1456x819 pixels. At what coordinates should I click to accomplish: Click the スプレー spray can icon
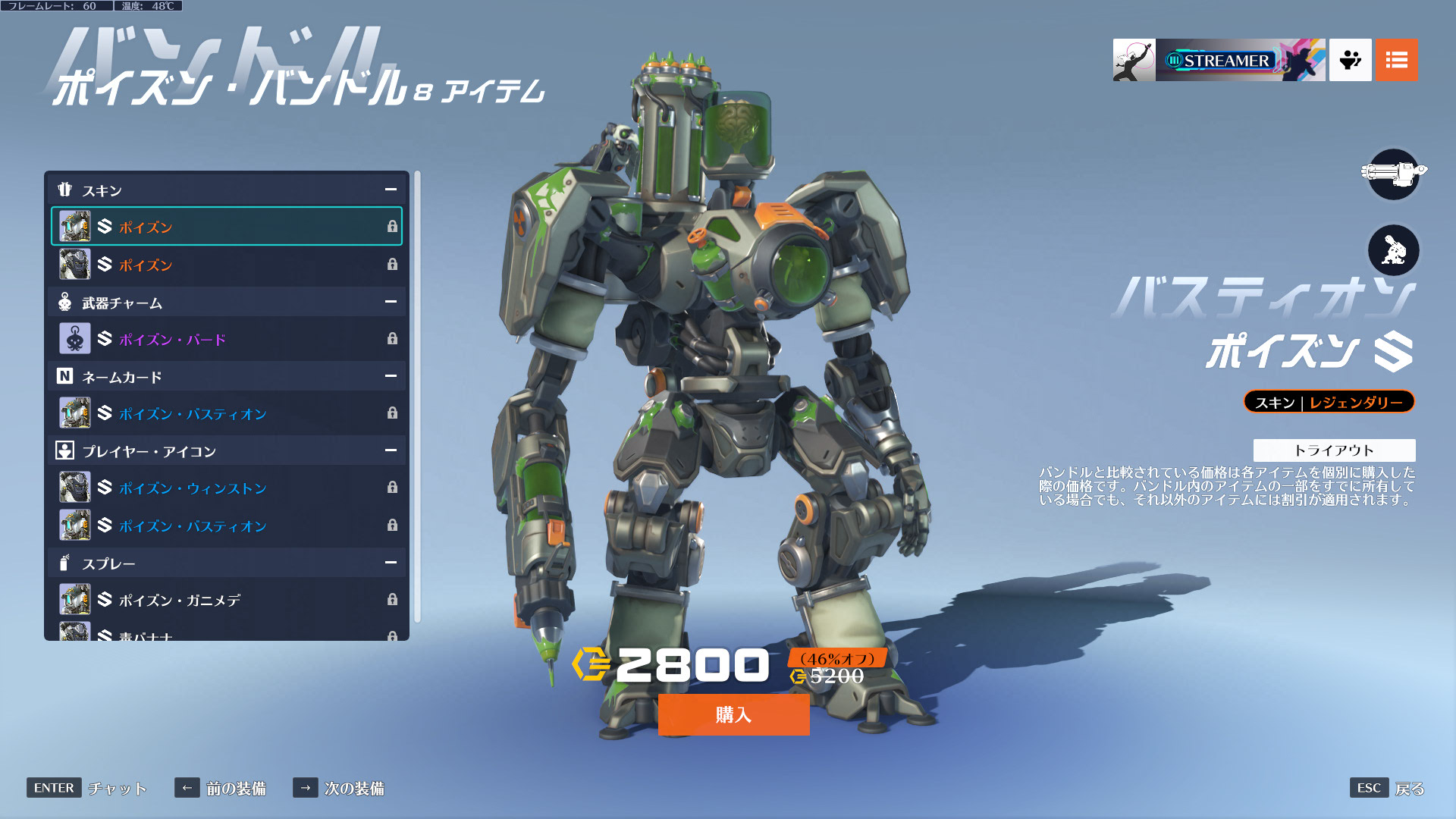(x=64, y=563)
